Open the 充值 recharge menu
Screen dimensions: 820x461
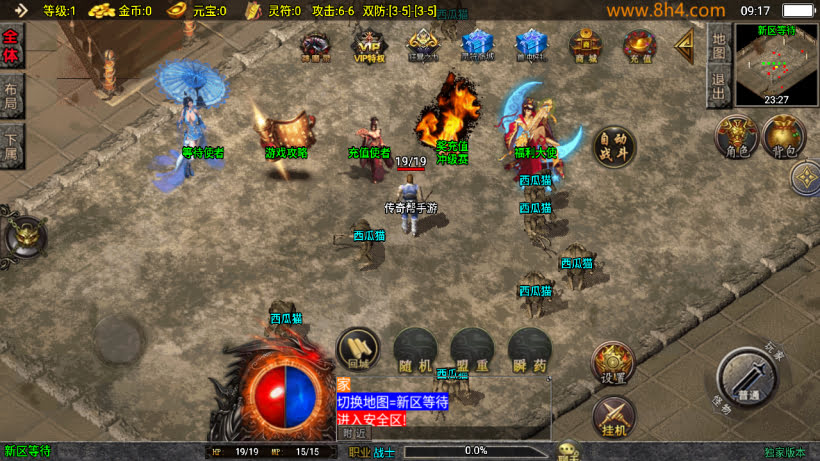[x=639, y=47]
